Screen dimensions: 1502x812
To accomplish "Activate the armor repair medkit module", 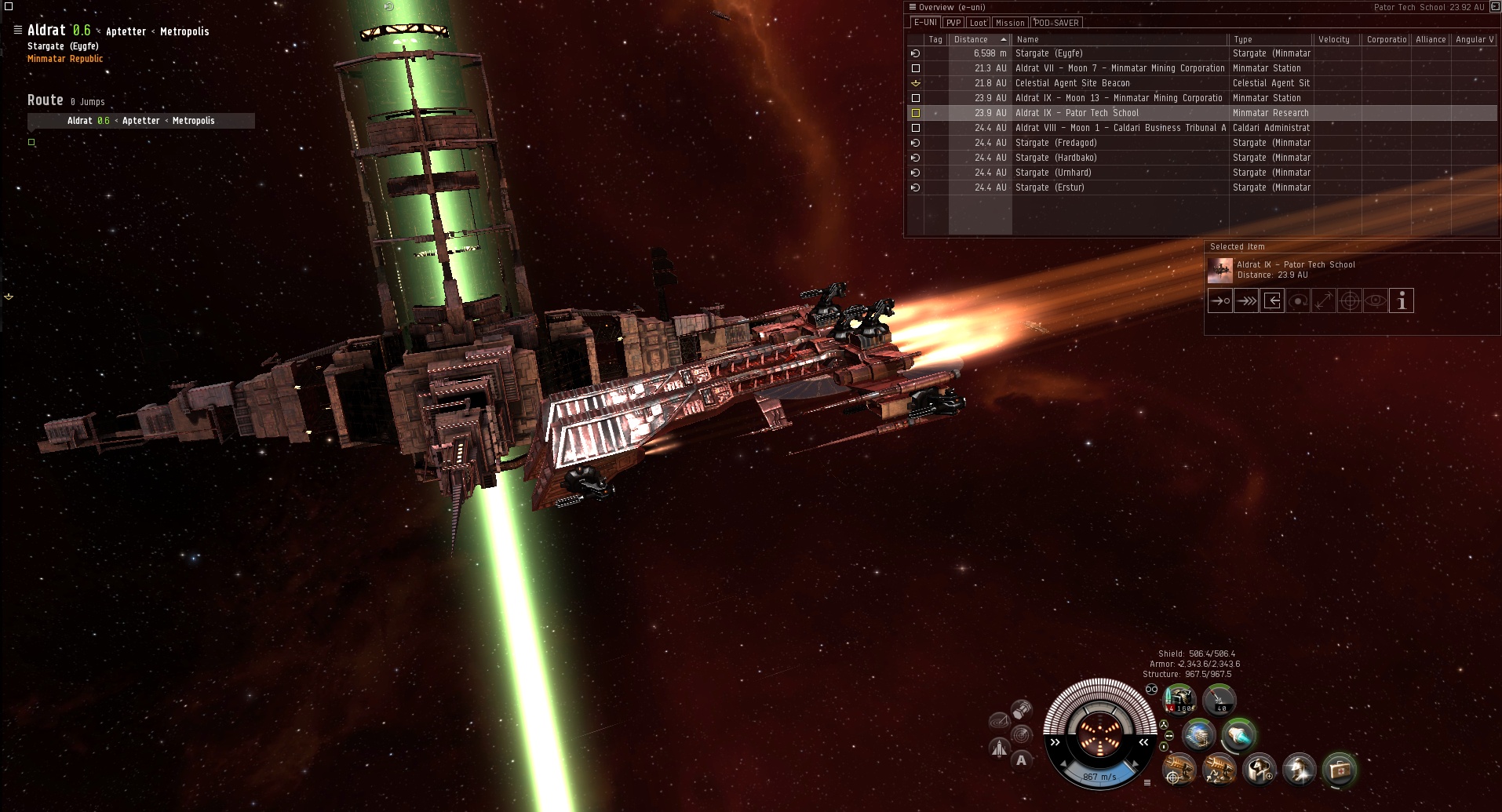I will 1340,770.
